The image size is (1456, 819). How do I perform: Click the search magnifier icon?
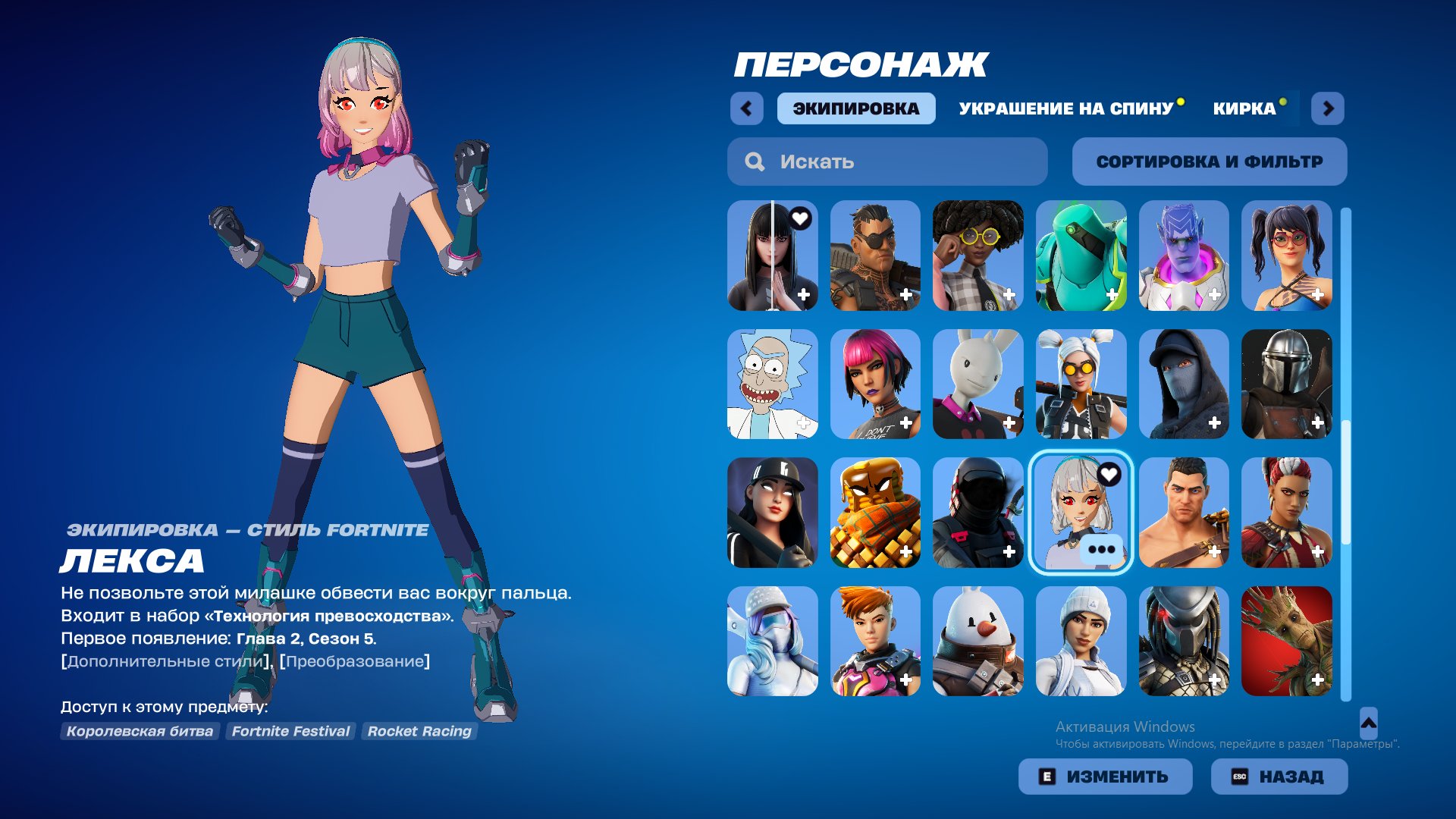pos(754,161)
